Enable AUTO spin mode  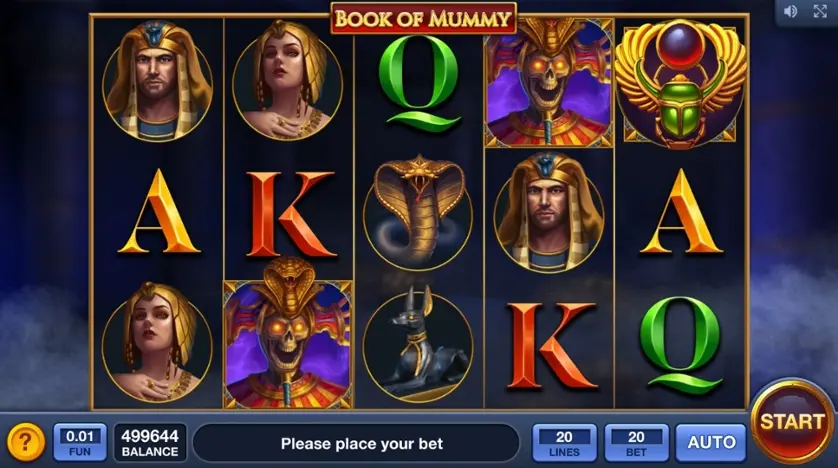tap(710, 442)
